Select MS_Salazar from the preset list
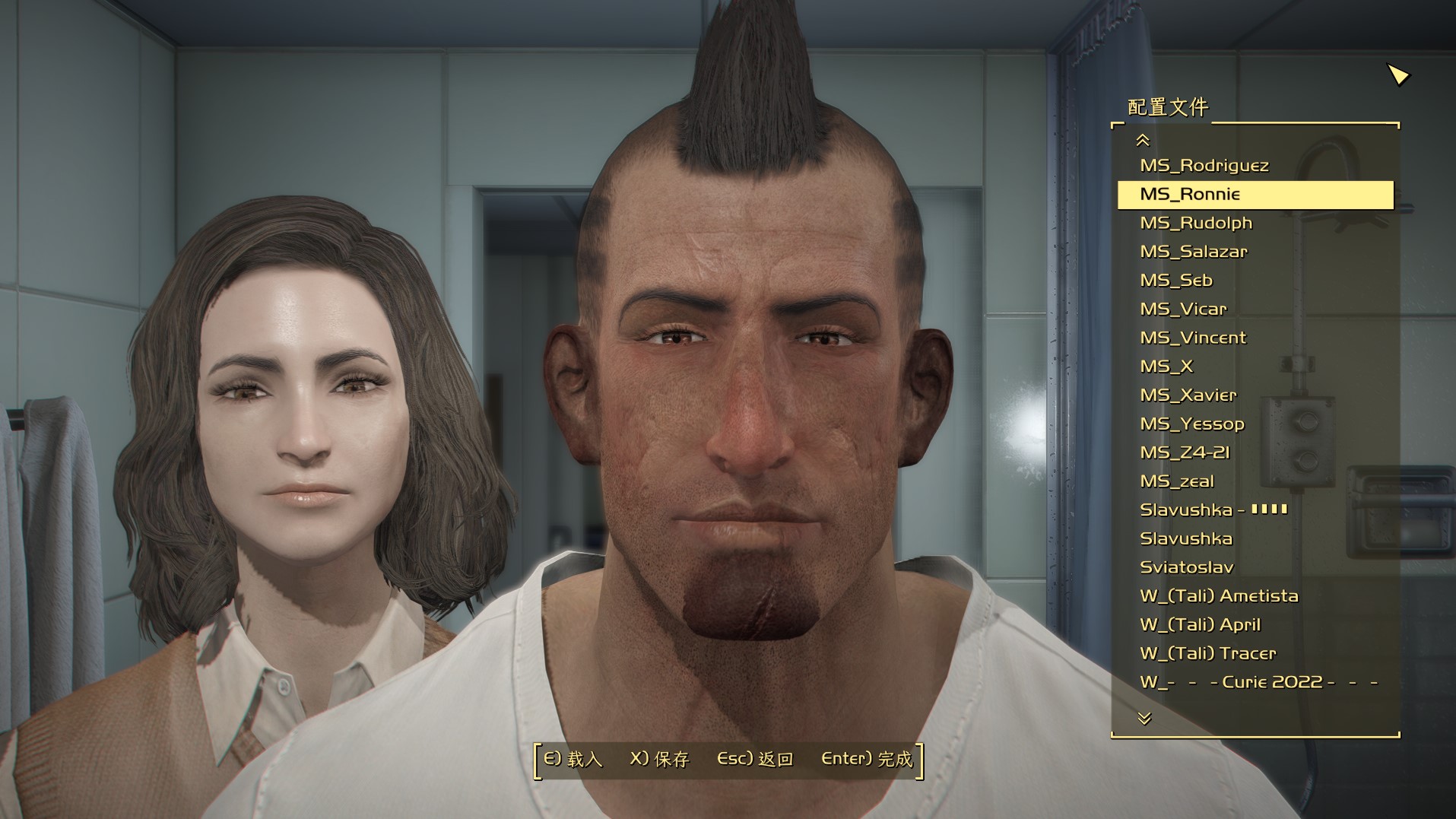Viewport: 1456px width, 819px height. pyautogui.click(x=1193, y=252)
